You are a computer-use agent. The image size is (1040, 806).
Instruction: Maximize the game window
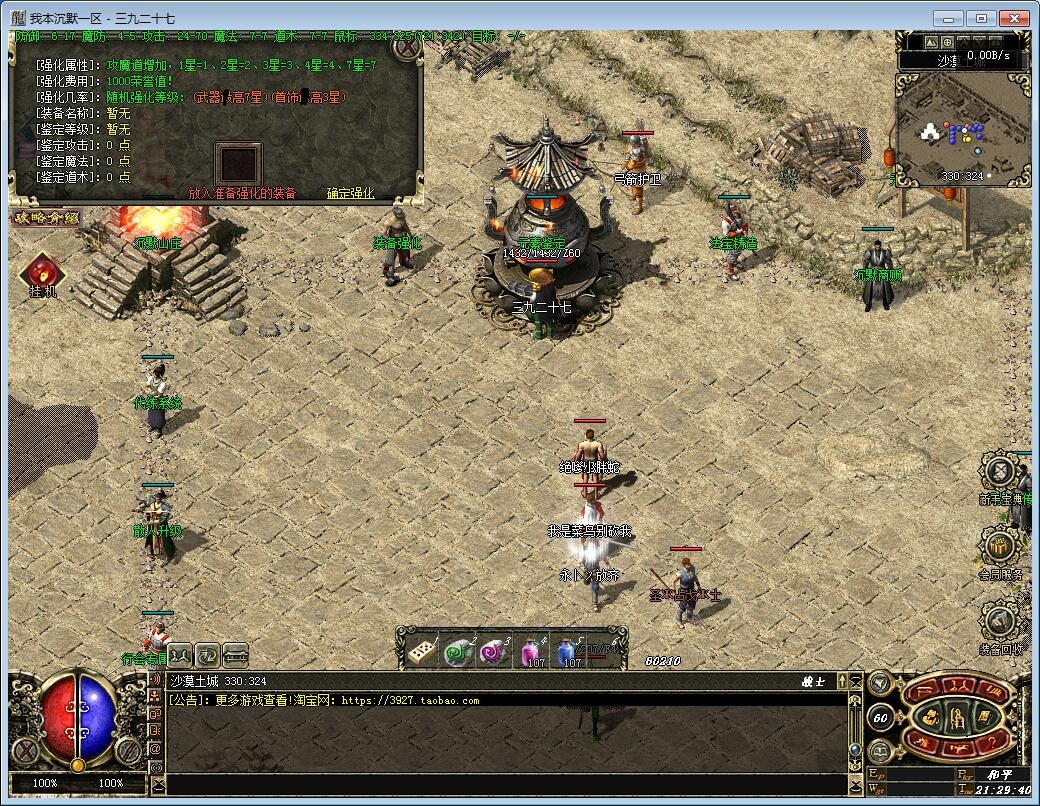click(982, 18)
